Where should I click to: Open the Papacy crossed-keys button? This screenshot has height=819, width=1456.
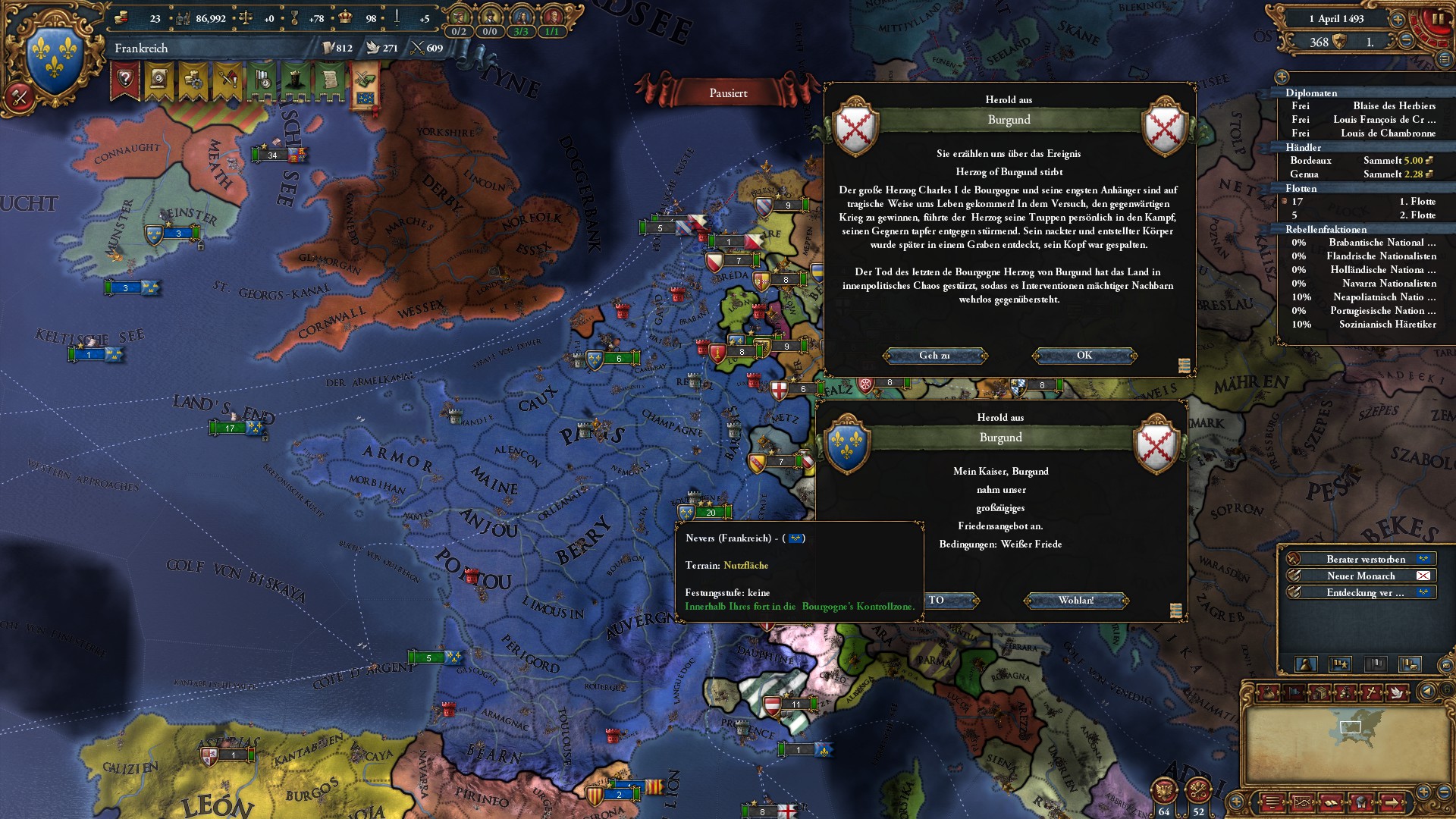click(x=1198, y=791)
